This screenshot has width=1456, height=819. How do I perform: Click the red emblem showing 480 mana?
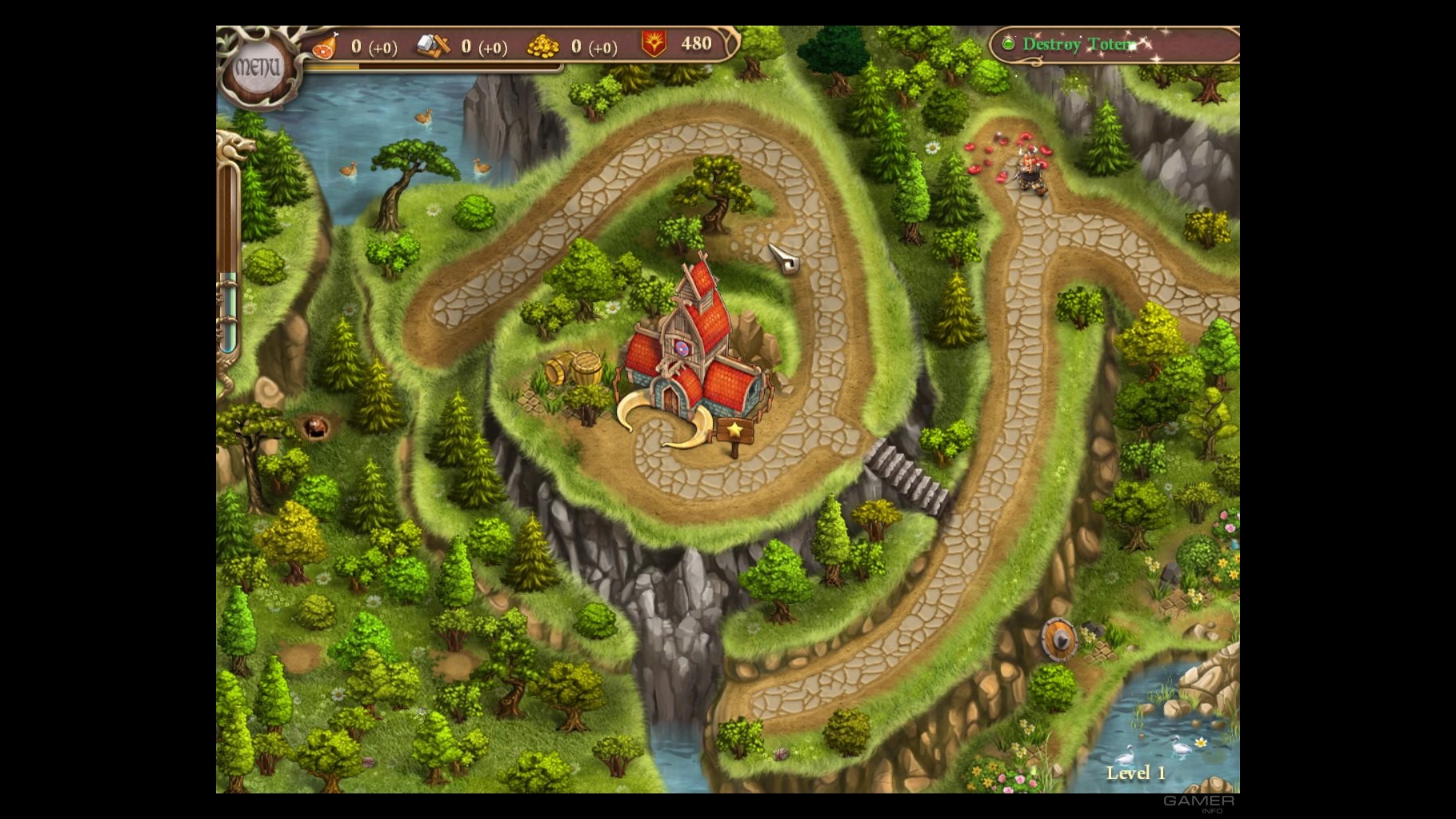click(x=654, y=46)
